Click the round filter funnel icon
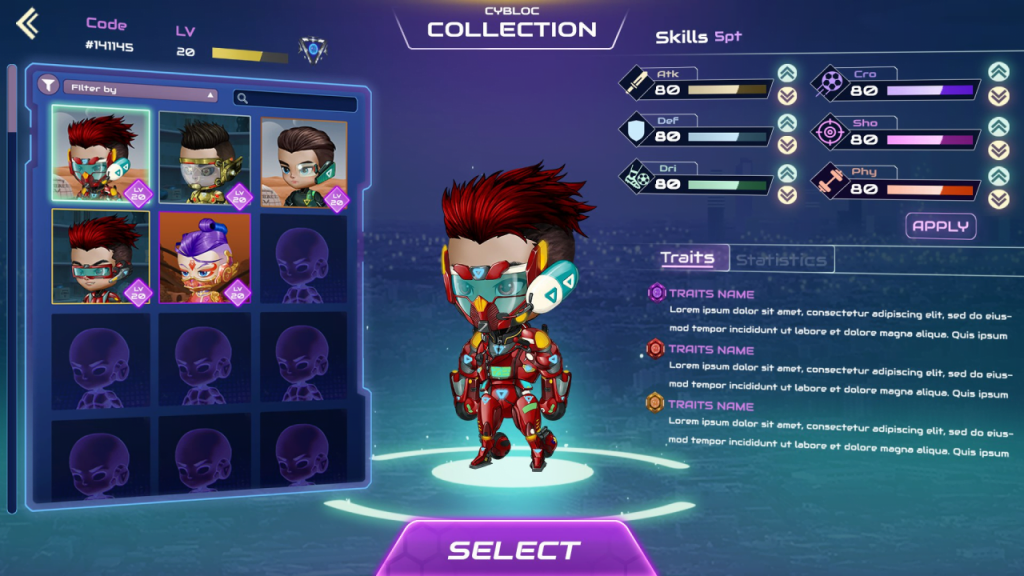1024x576 pixels. point(47,85)
